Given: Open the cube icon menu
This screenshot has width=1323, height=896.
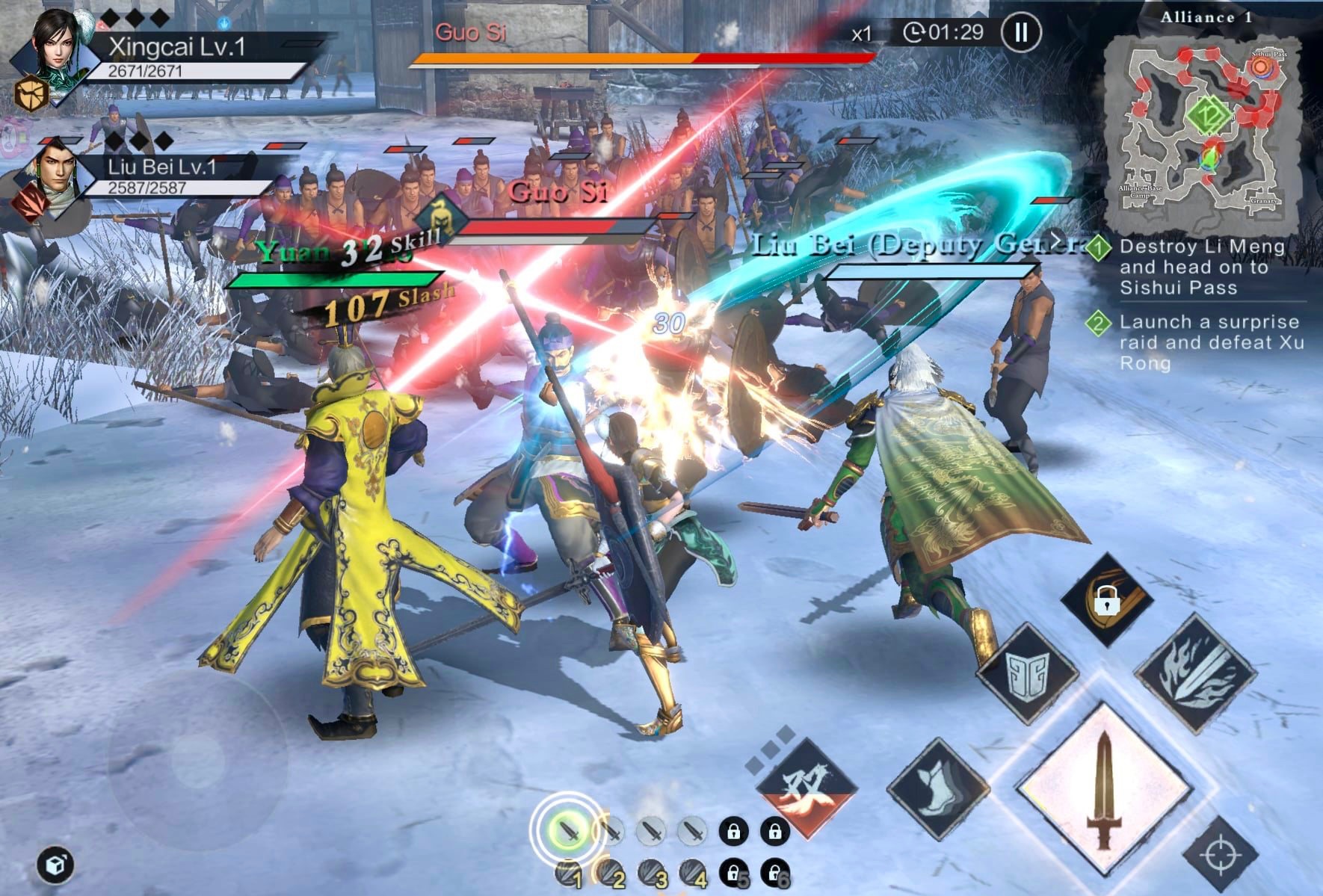Looking at the screenshot, I should tap(55, 865).
